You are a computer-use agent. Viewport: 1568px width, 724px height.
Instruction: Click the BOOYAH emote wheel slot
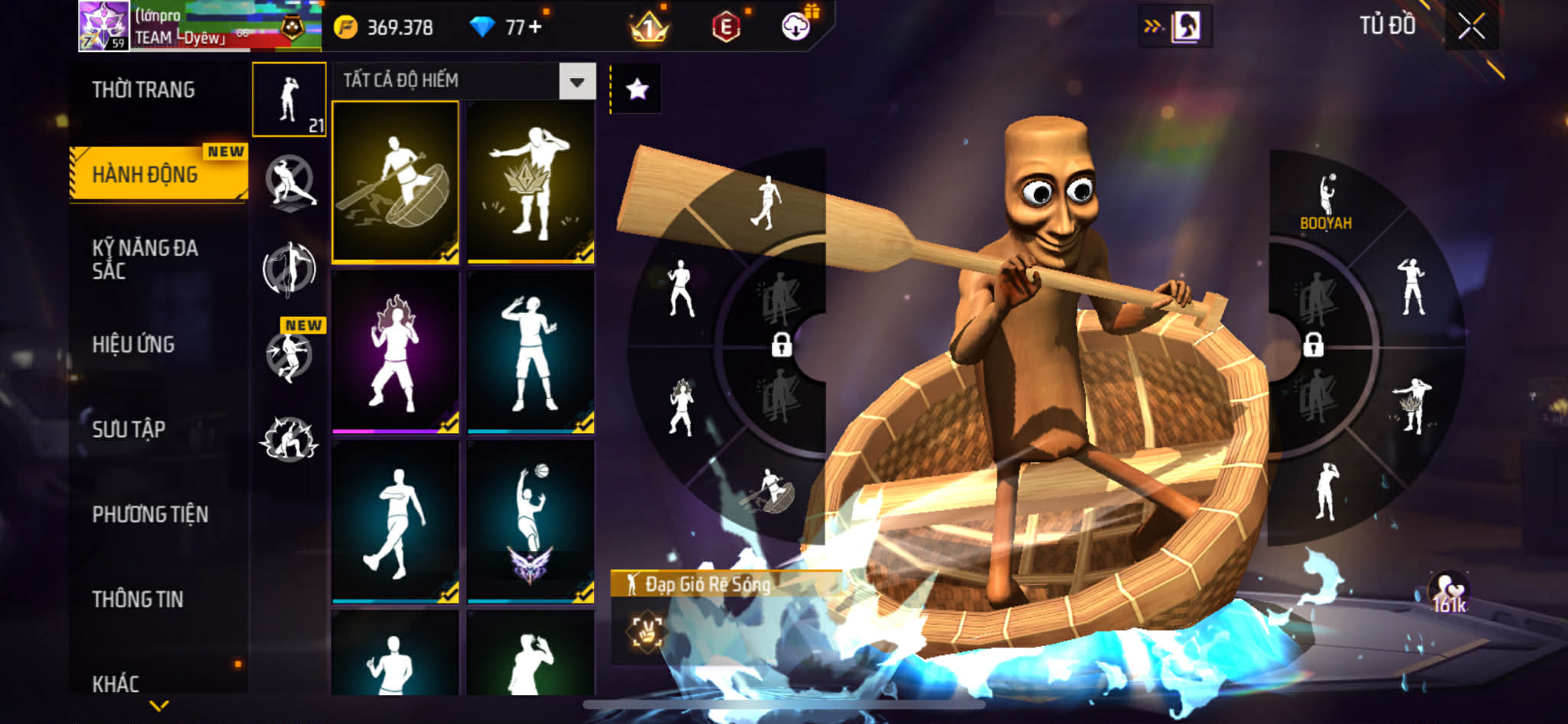tap(1326, 202)
